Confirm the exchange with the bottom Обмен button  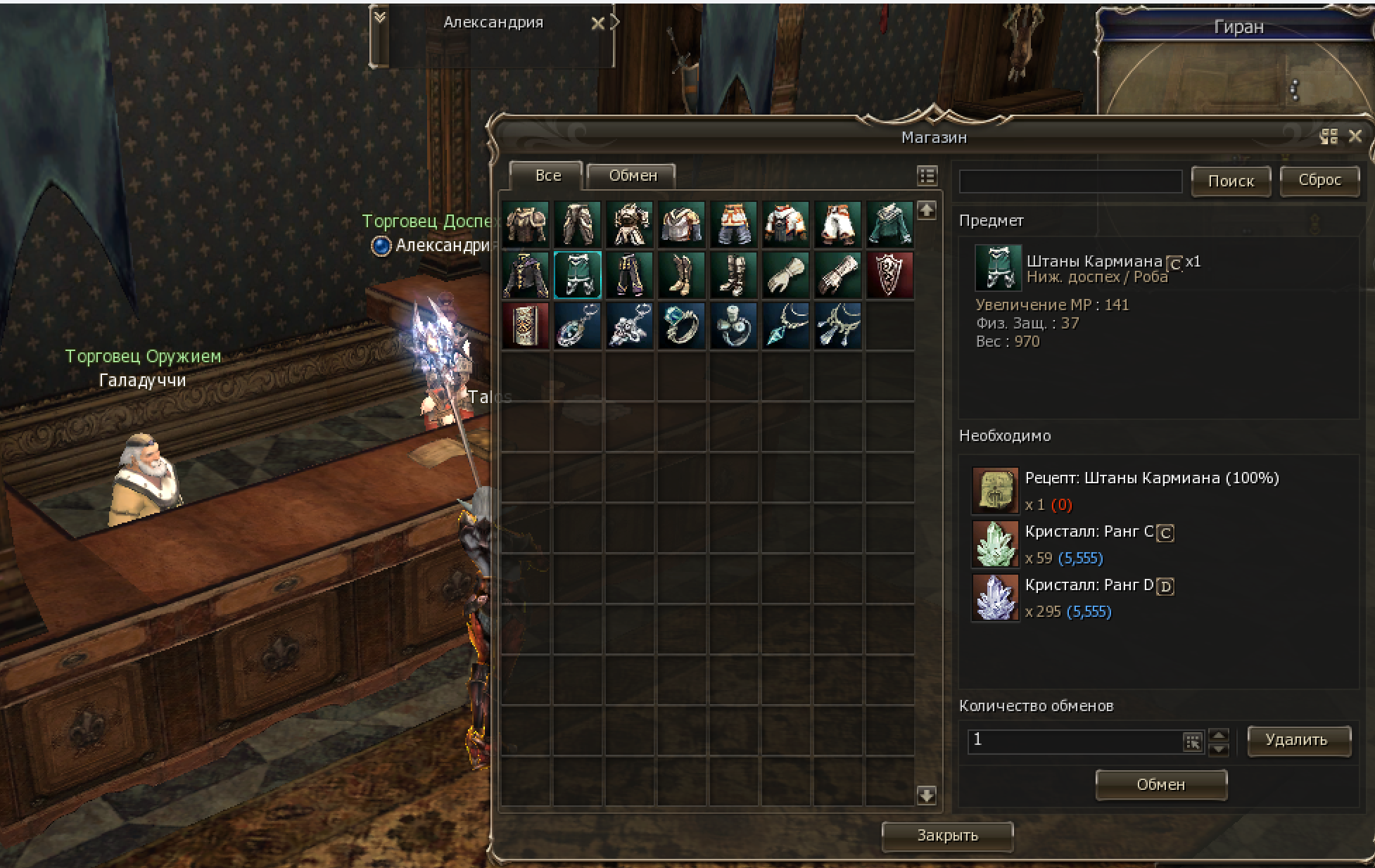[1161, 784]
